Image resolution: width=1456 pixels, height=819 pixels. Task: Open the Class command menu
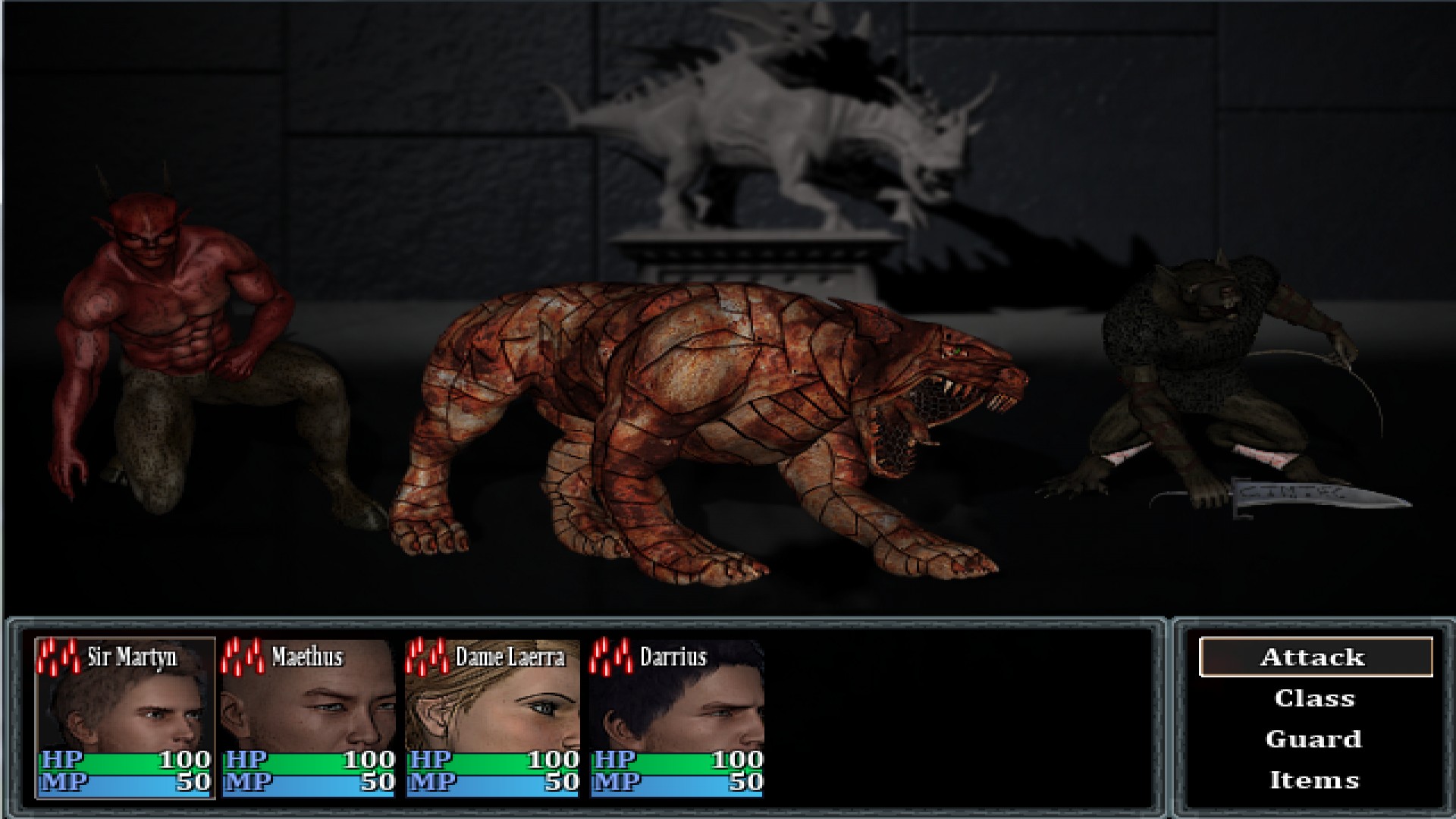pyautogui.click(x=1314, y=698)
